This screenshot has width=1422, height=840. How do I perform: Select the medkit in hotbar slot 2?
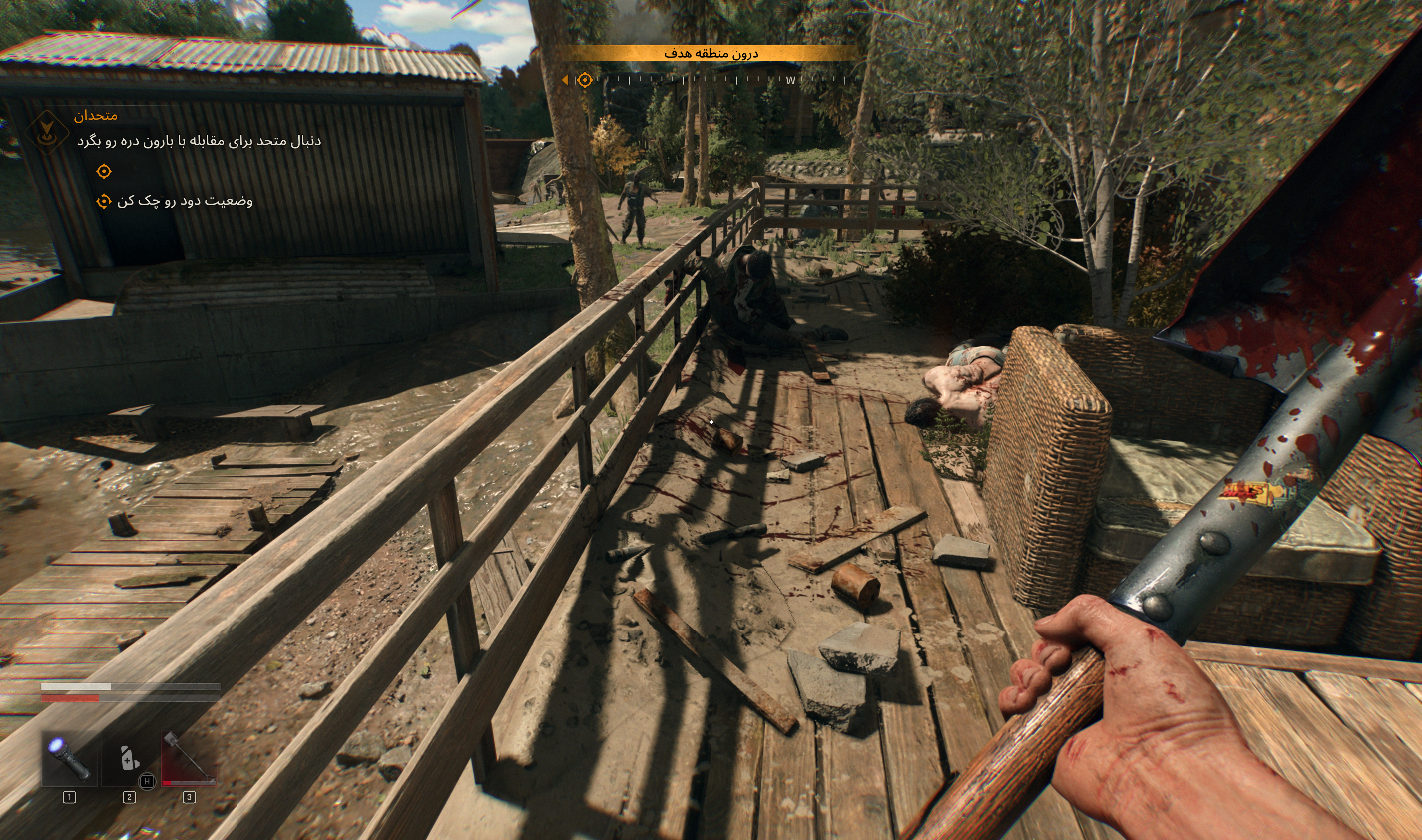129,760
